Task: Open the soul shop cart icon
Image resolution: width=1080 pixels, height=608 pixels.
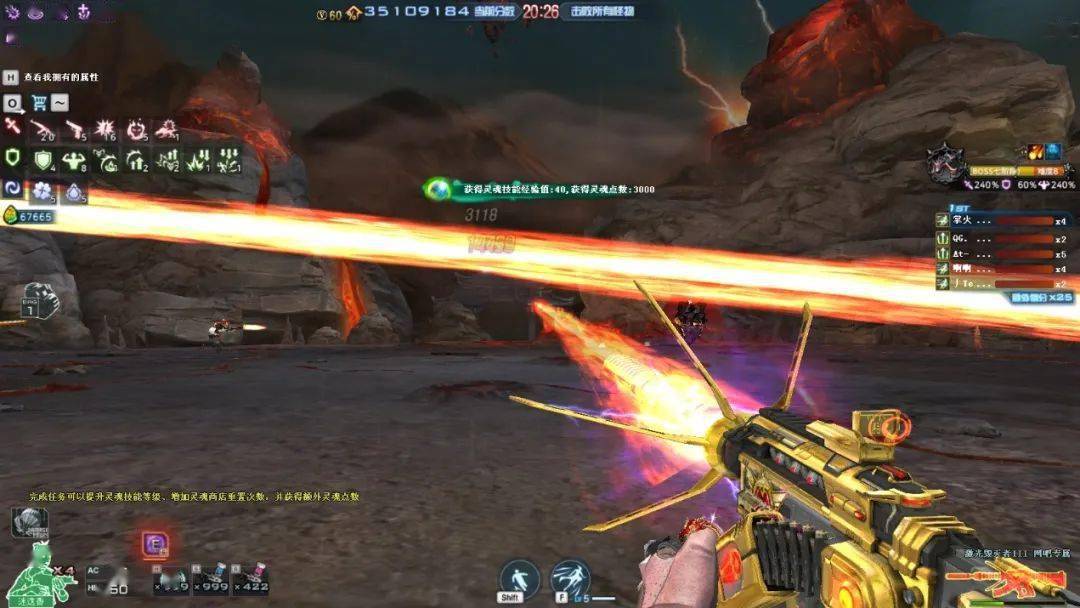Action: click(39, 102)
